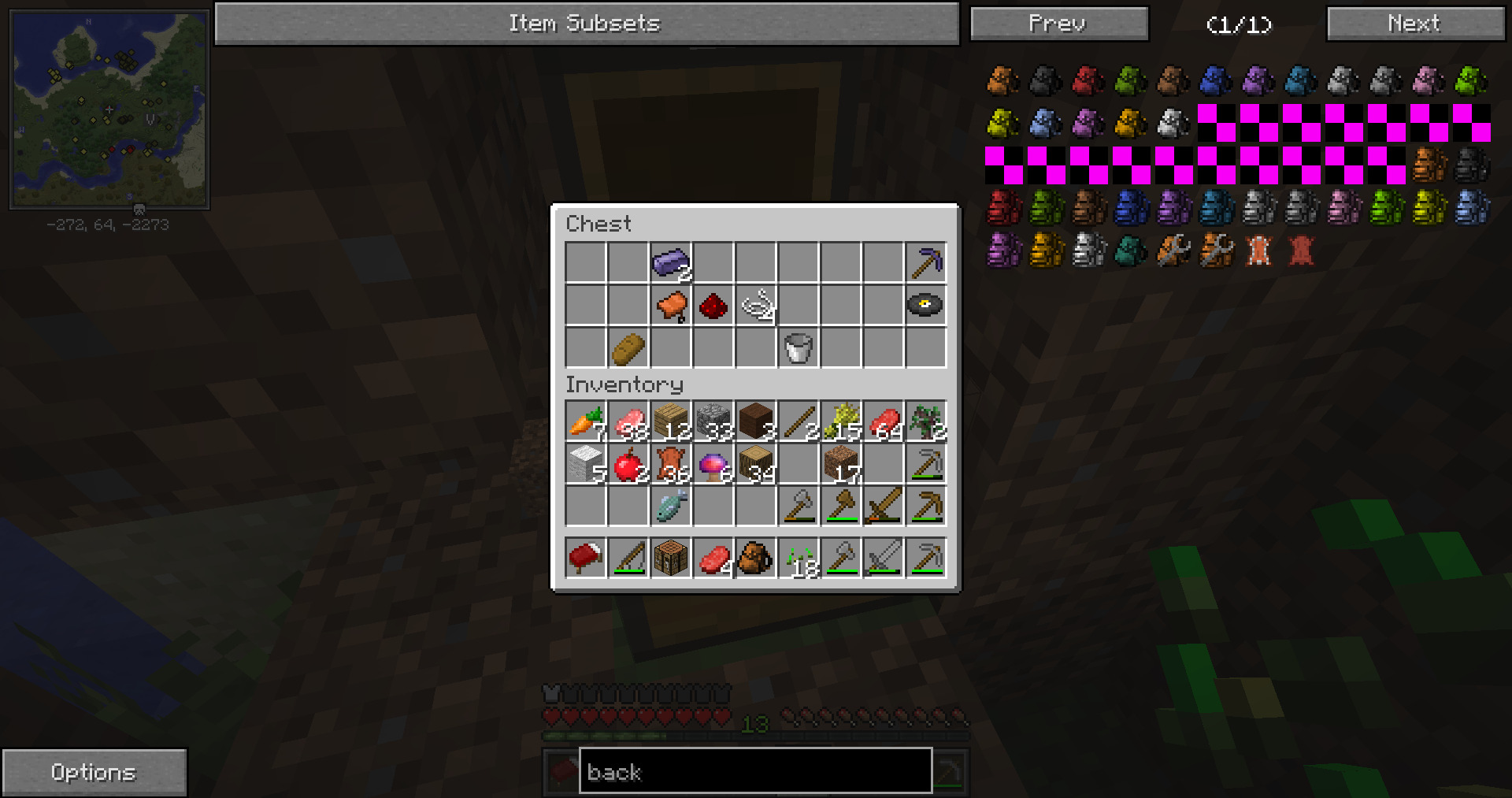
Task: Open the Options menu
Action: point(94,772)
